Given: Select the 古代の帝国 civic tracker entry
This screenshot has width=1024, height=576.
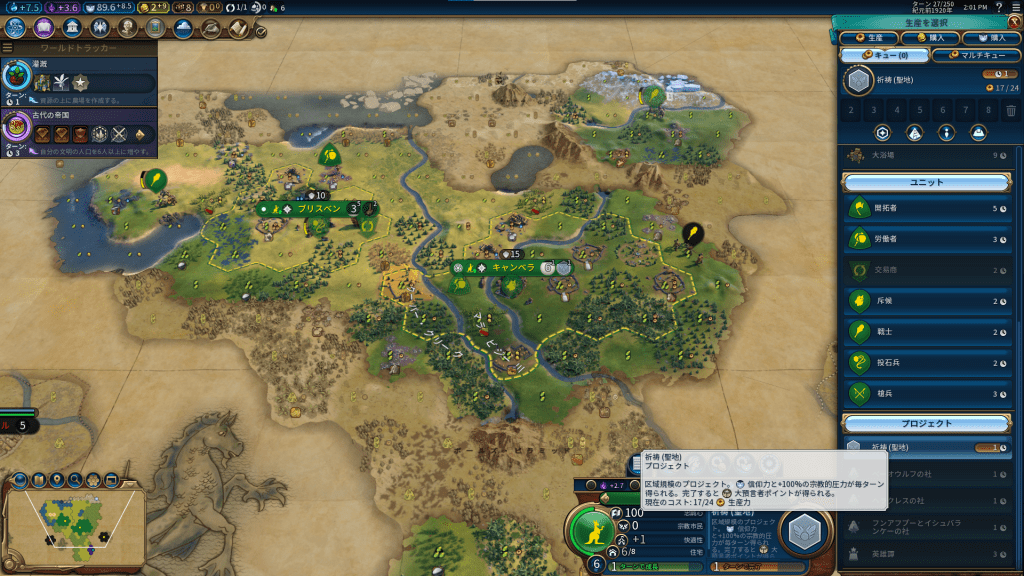Looking at the screenshot, I should point(78,132).
